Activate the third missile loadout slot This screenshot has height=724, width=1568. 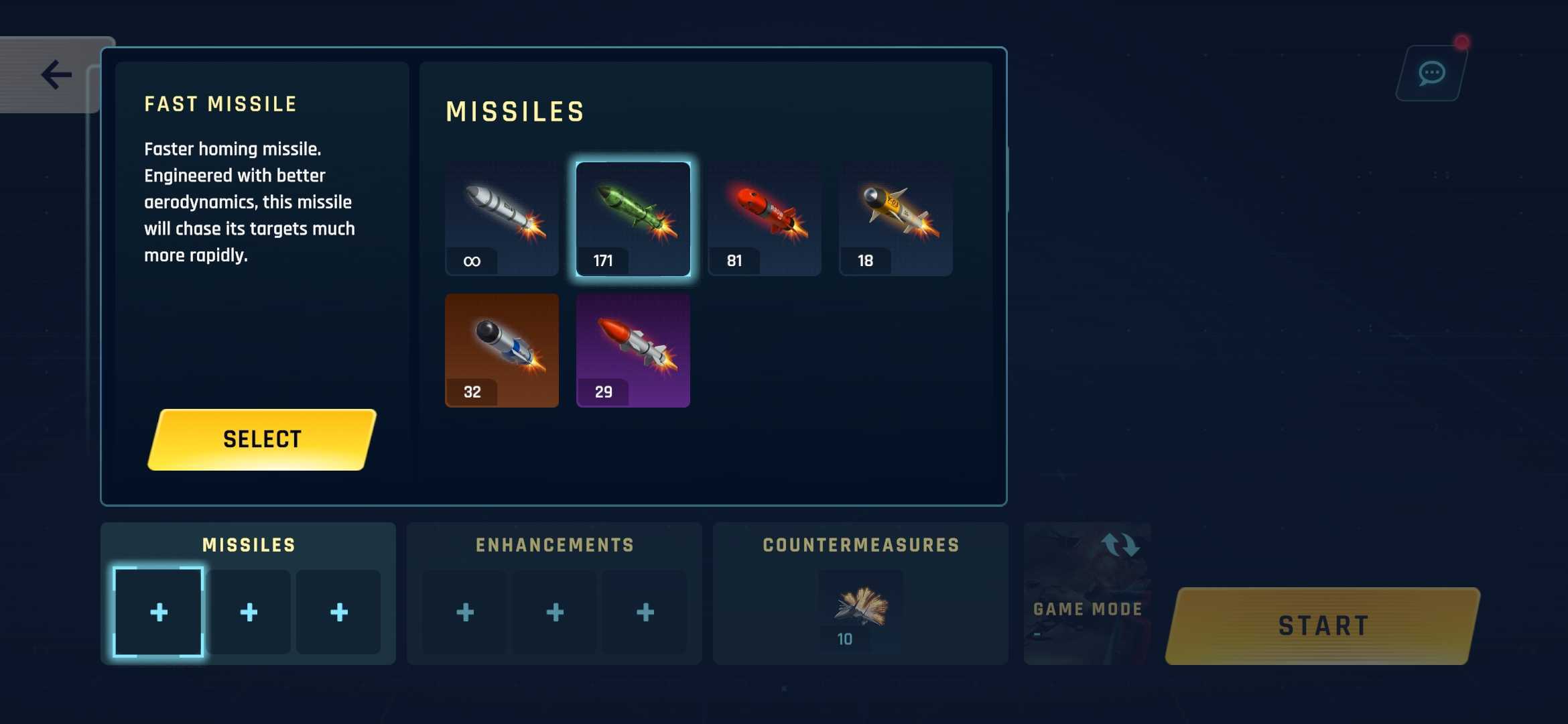tap(338, 611)
